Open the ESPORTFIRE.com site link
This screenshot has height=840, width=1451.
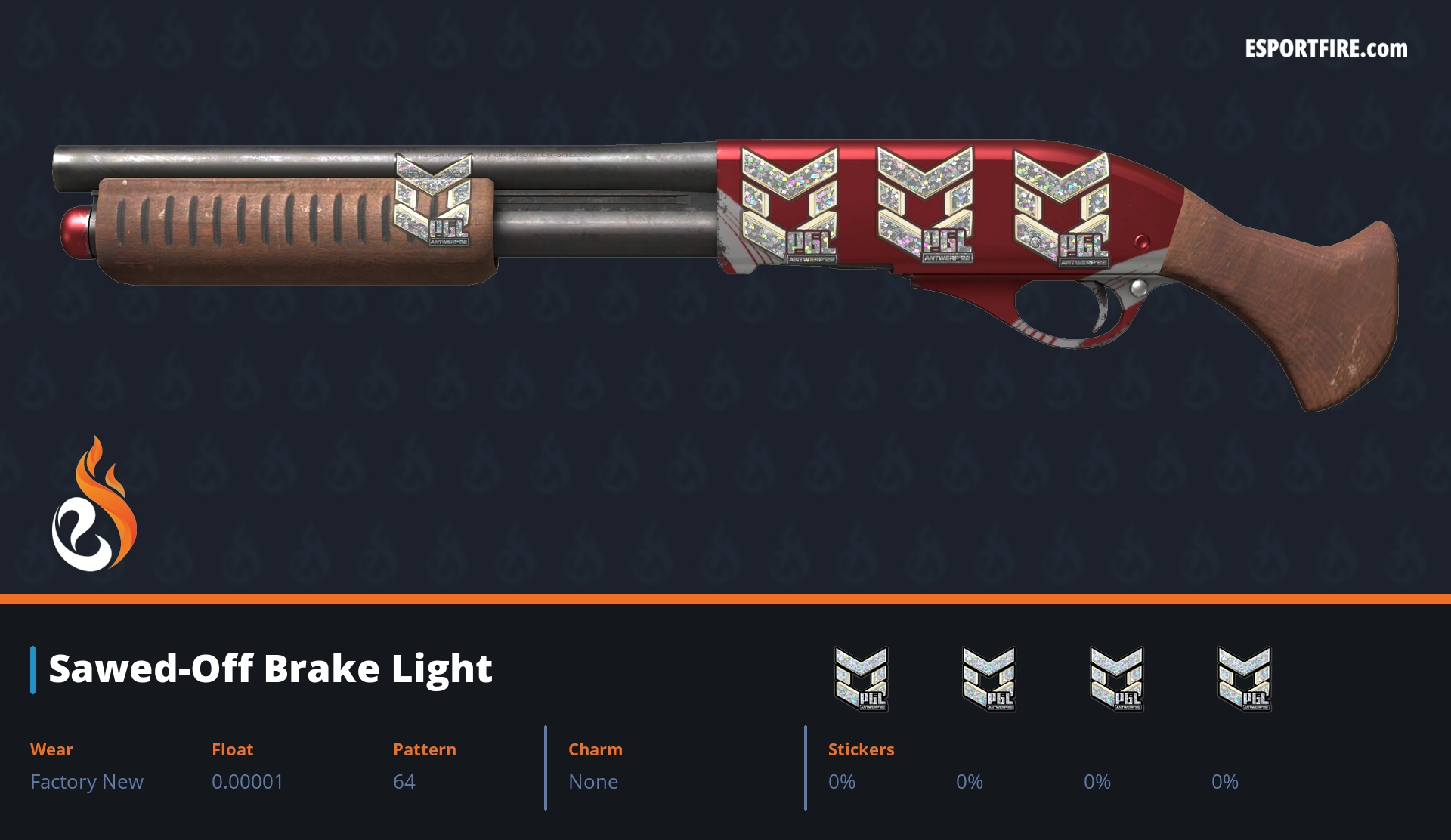pos(1326,49)
